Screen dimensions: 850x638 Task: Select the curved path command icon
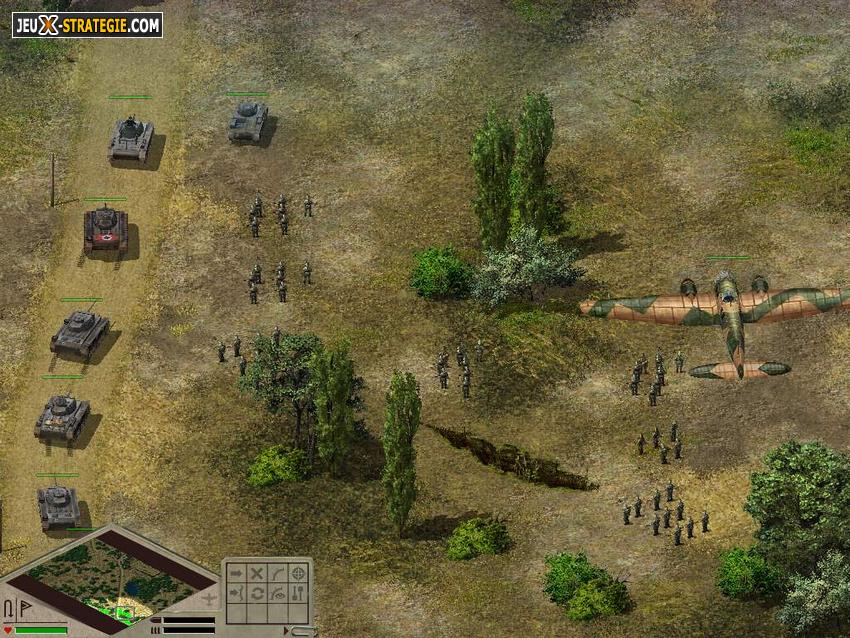pos(277,573)
